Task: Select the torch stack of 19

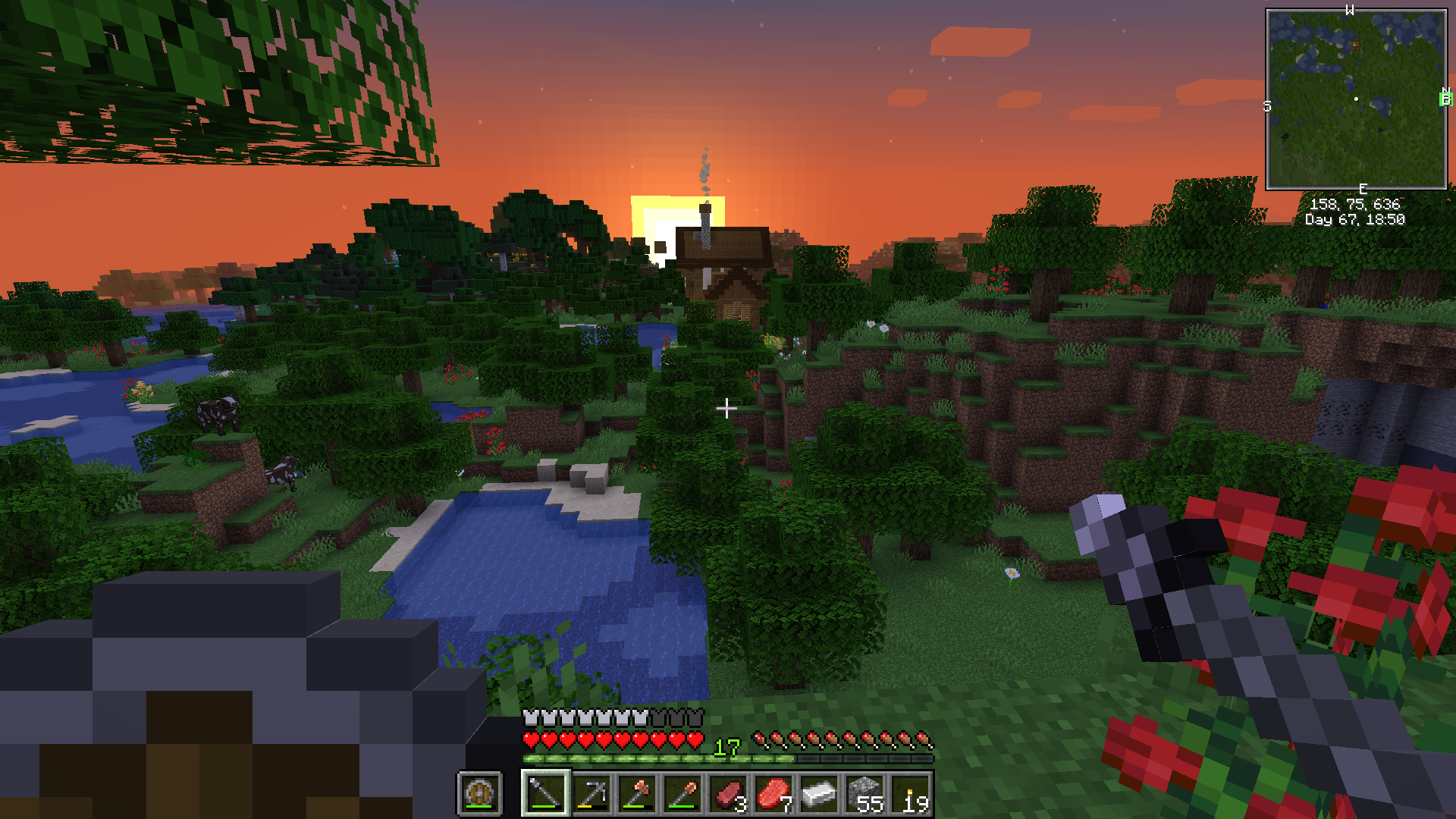Action: pos(910,793)
